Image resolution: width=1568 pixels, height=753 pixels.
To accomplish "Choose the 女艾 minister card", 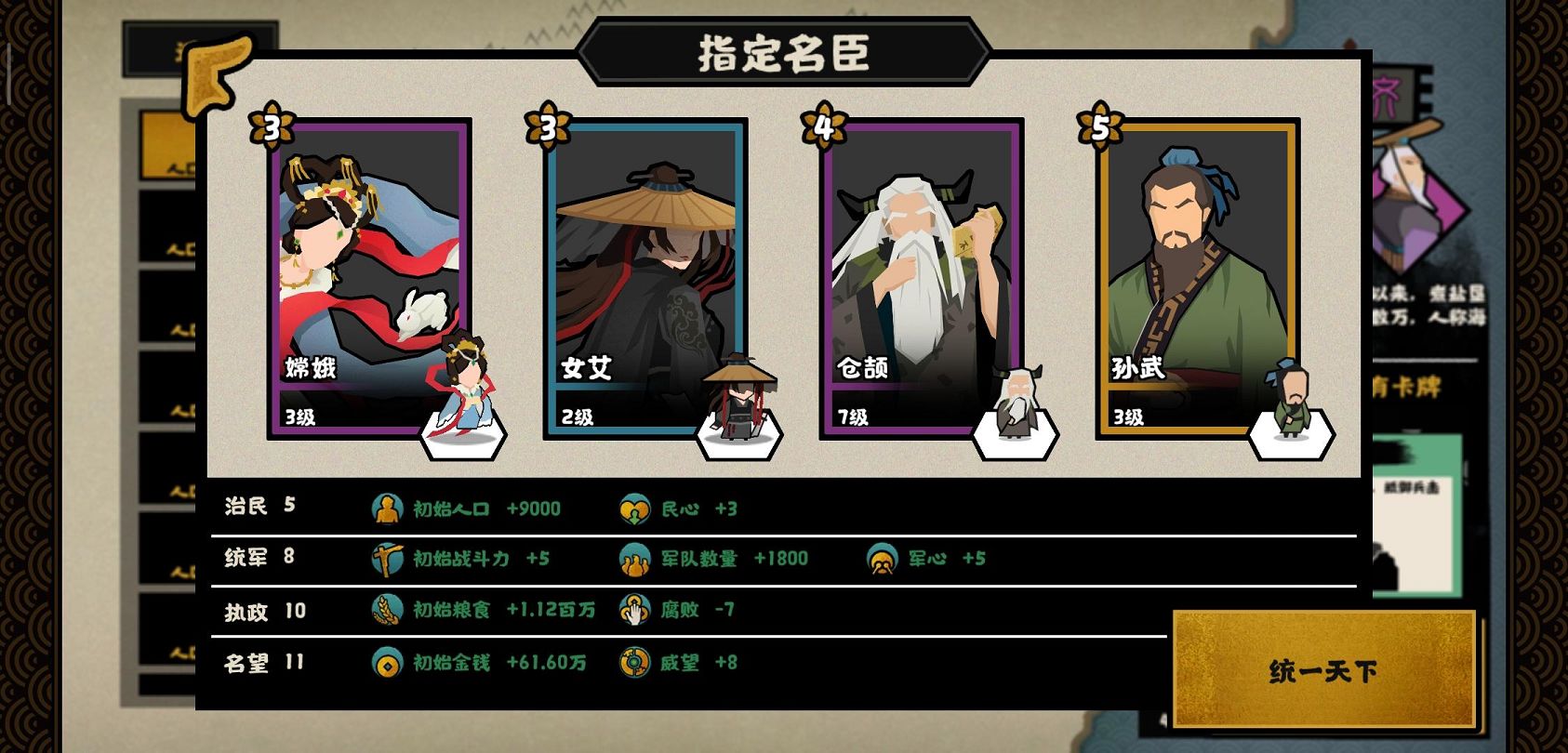I will [x=645, y=277].
